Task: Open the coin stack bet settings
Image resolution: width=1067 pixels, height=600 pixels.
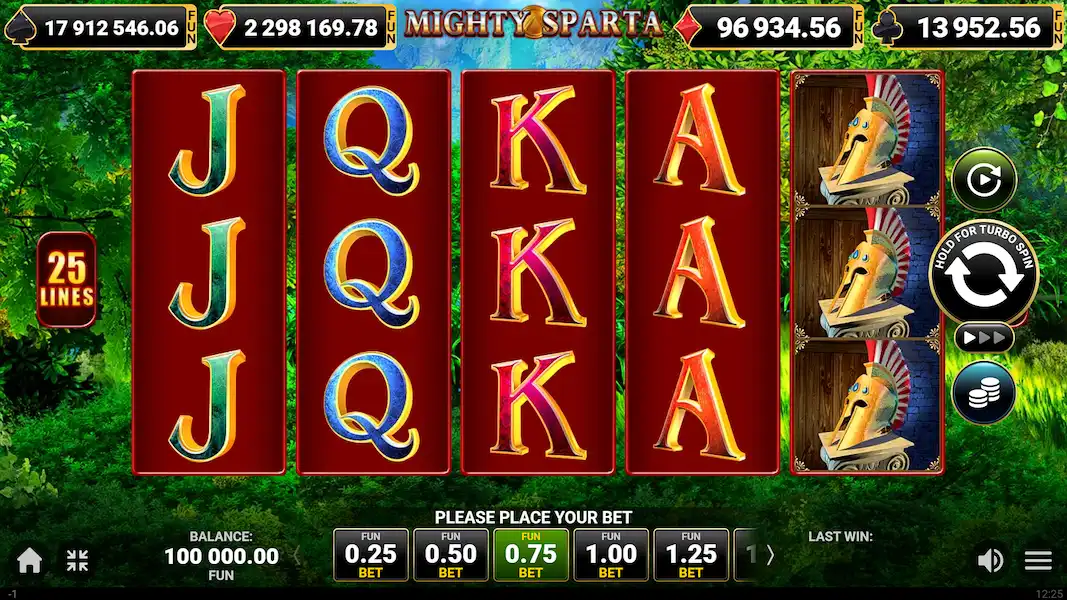Action: (x=984, y=391)
